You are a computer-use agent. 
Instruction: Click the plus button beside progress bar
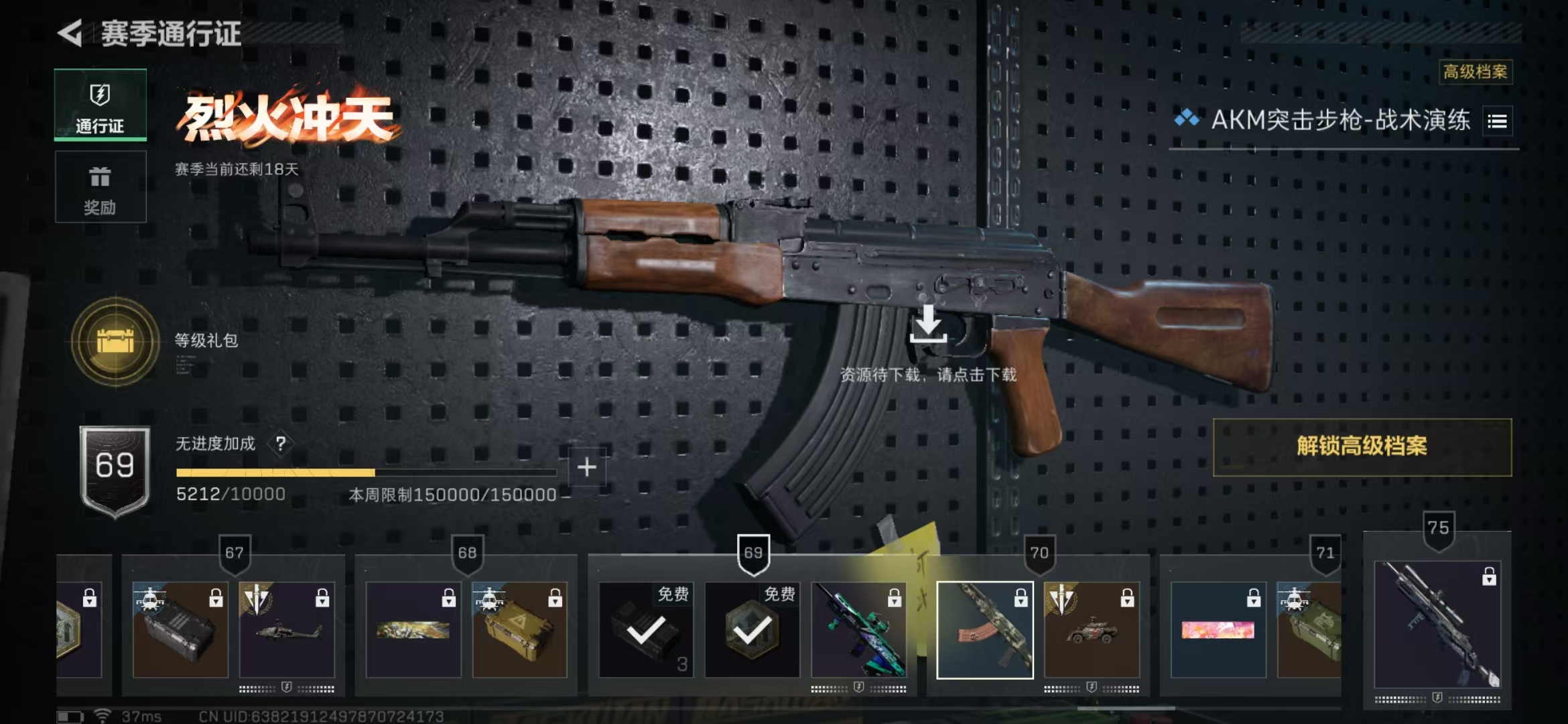click(x=586, y=467)
